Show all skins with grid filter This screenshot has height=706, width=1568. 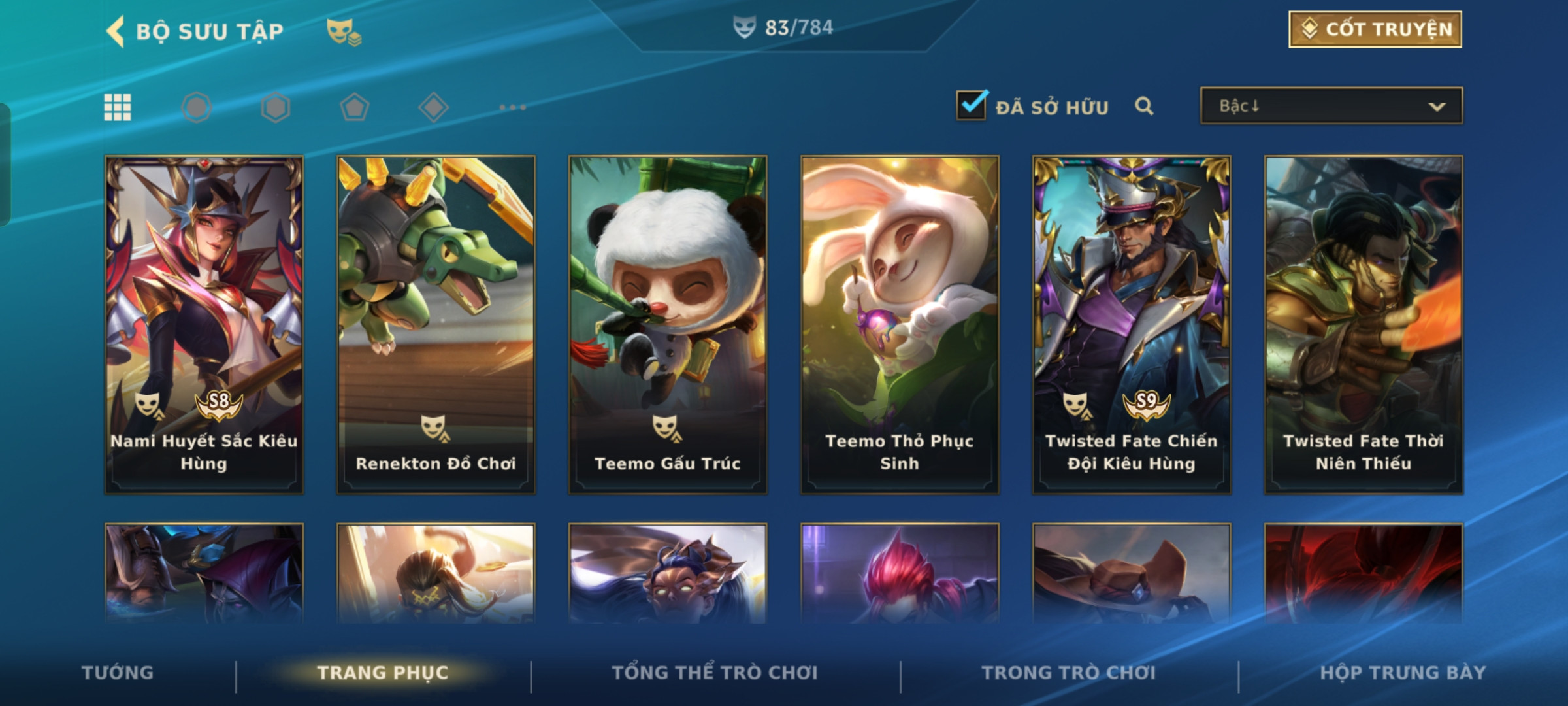[x=118, y=107]
